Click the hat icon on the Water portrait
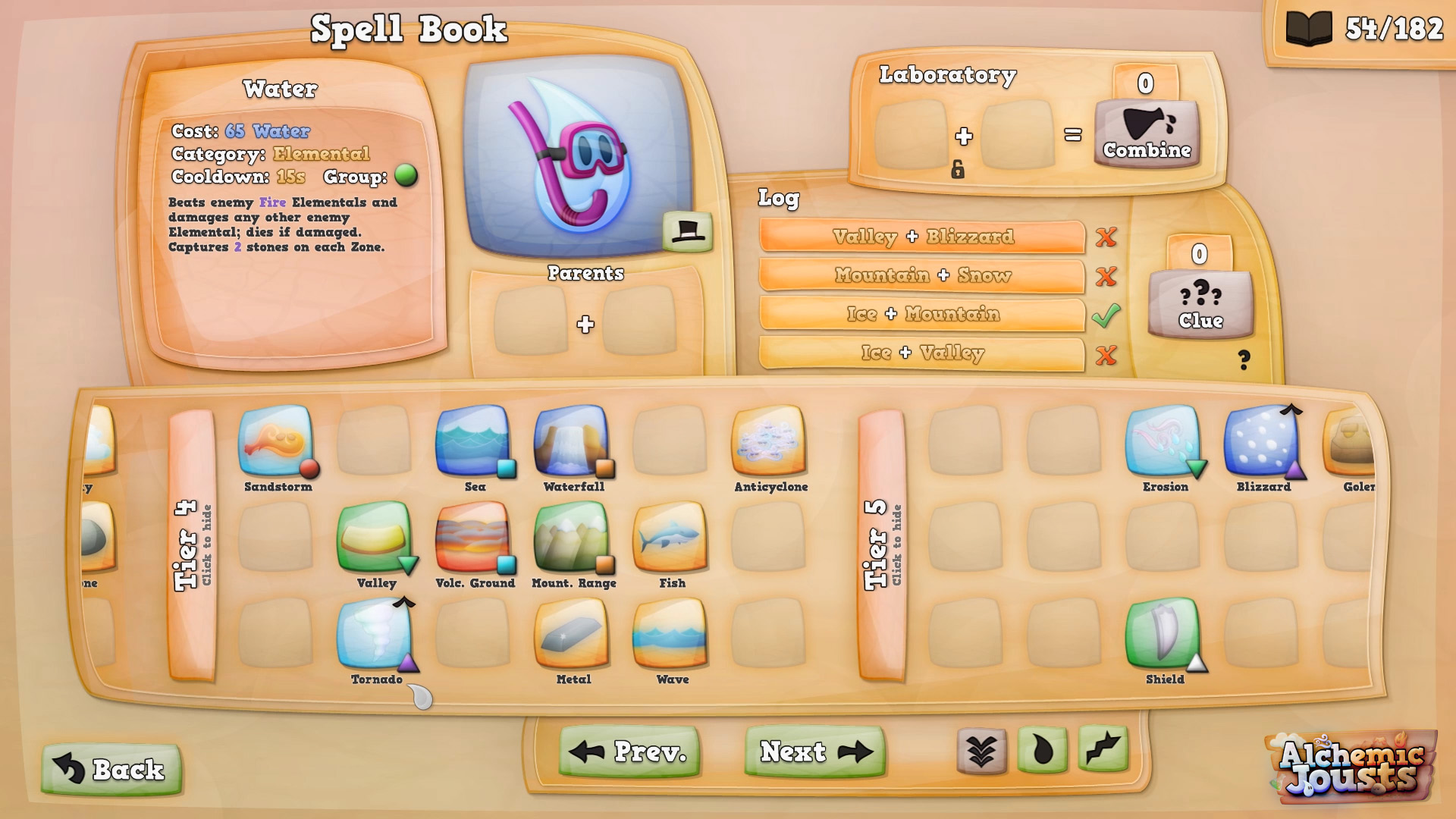1456x819 pixels. click(x=686, y=230)
